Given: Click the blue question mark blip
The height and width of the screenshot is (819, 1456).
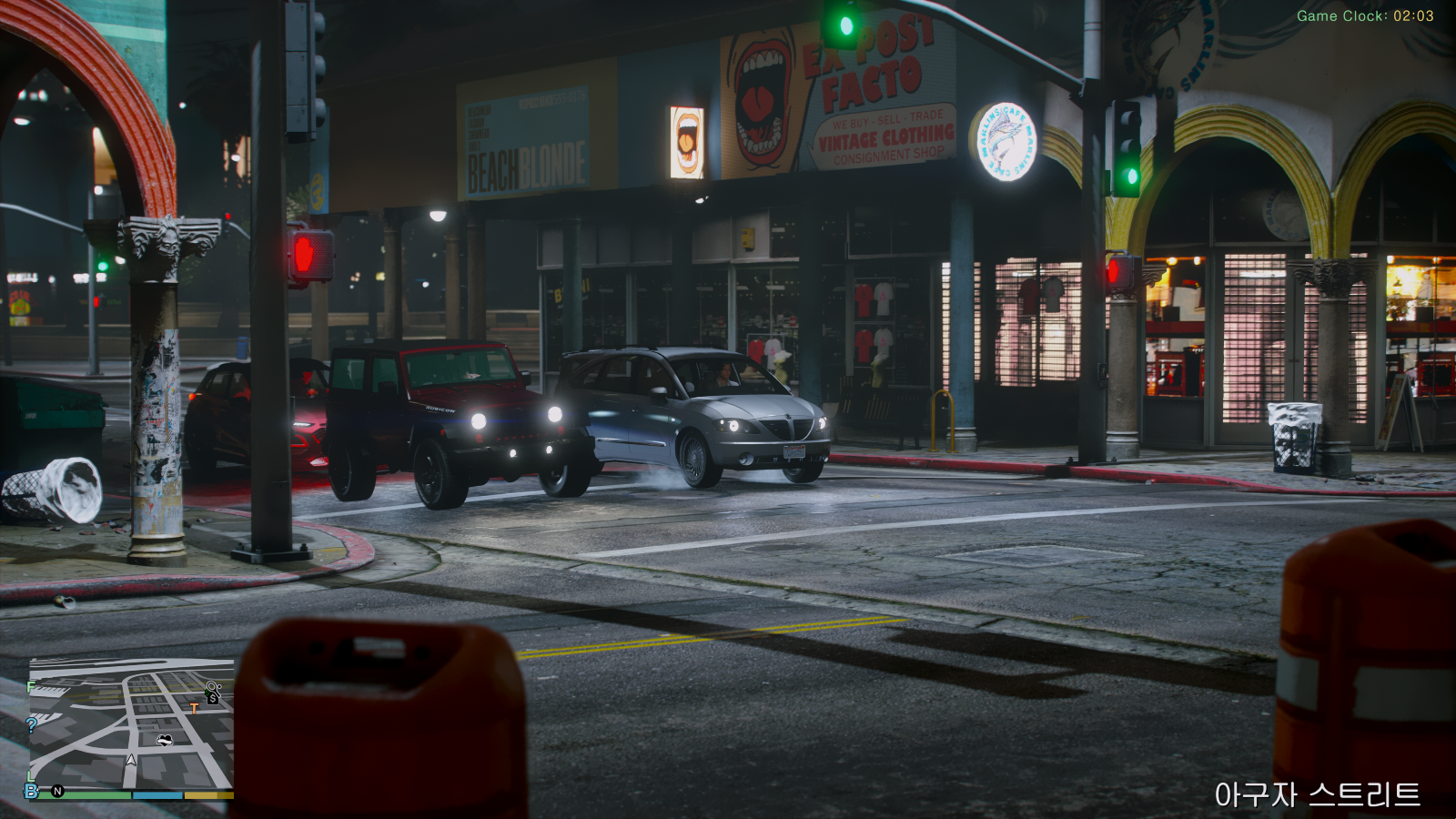Looking at the screenshot, I should coord(32,724).
